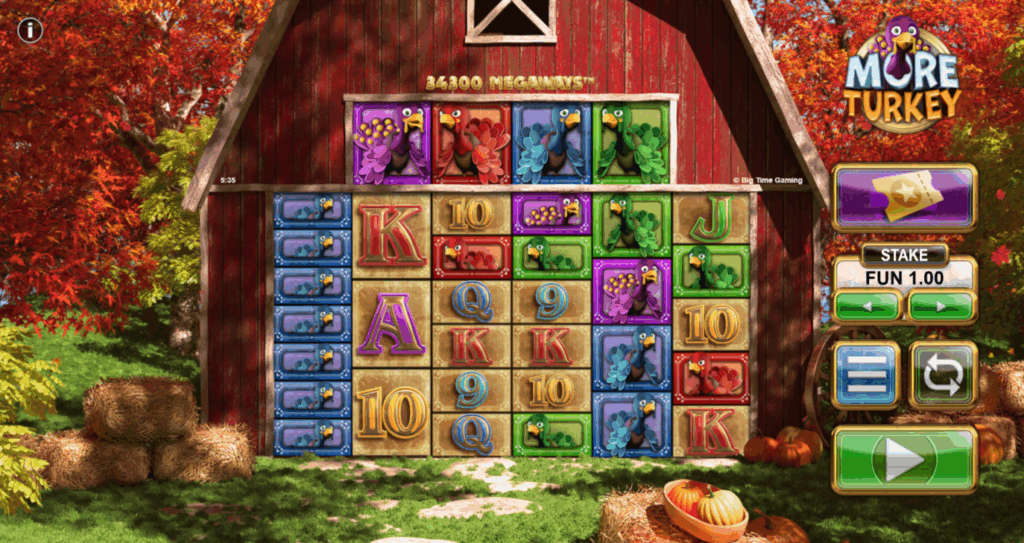Spin the reels with green play button
Viewport: 1024px width, 543px height.
pyautogui.click(x=904, y=460)
